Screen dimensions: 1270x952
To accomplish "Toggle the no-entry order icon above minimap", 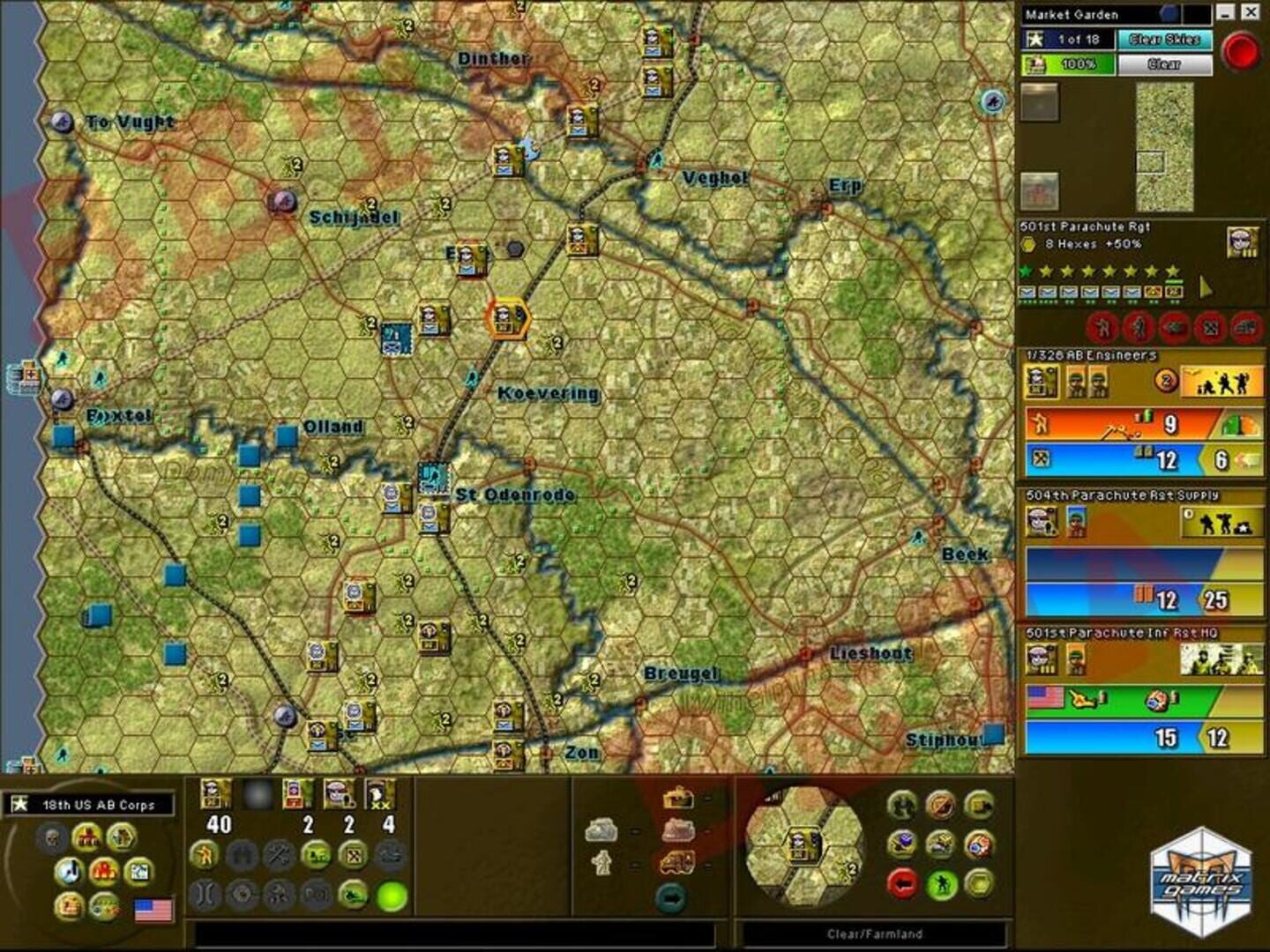I will click(942, 805).
